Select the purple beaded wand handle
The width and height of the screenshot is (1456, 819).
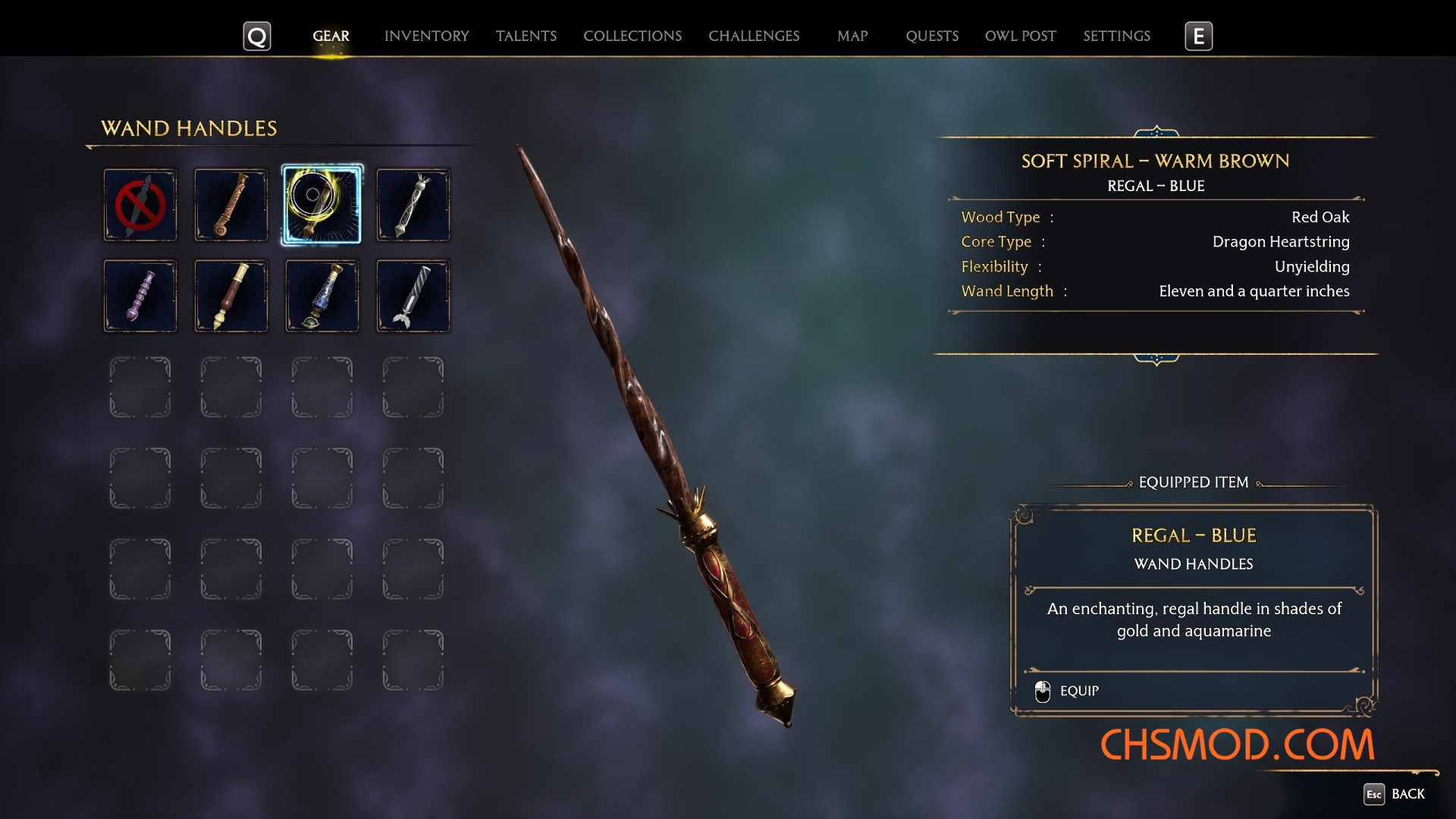click(x=140, y=296)
